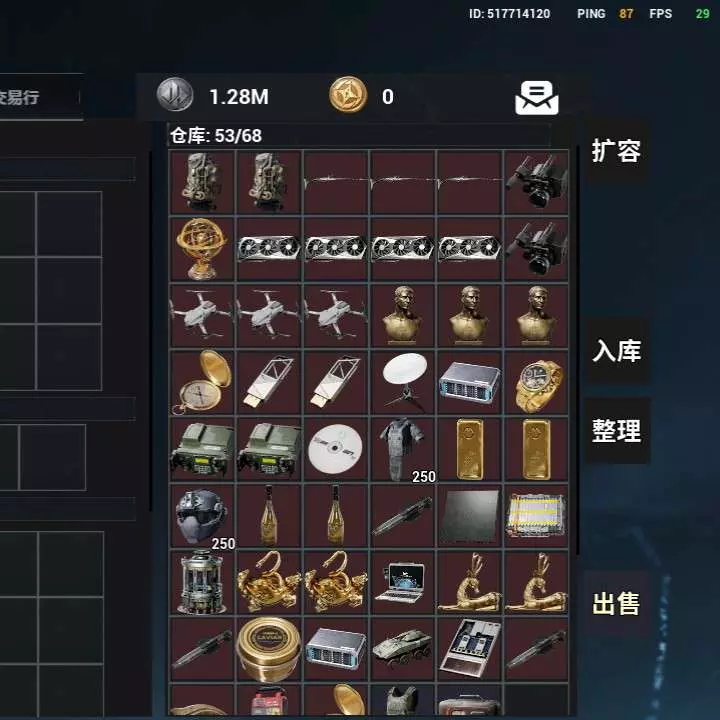Choose the tactical helmet with goggles
Screen dimensions: 720x720
pos(202,515)
